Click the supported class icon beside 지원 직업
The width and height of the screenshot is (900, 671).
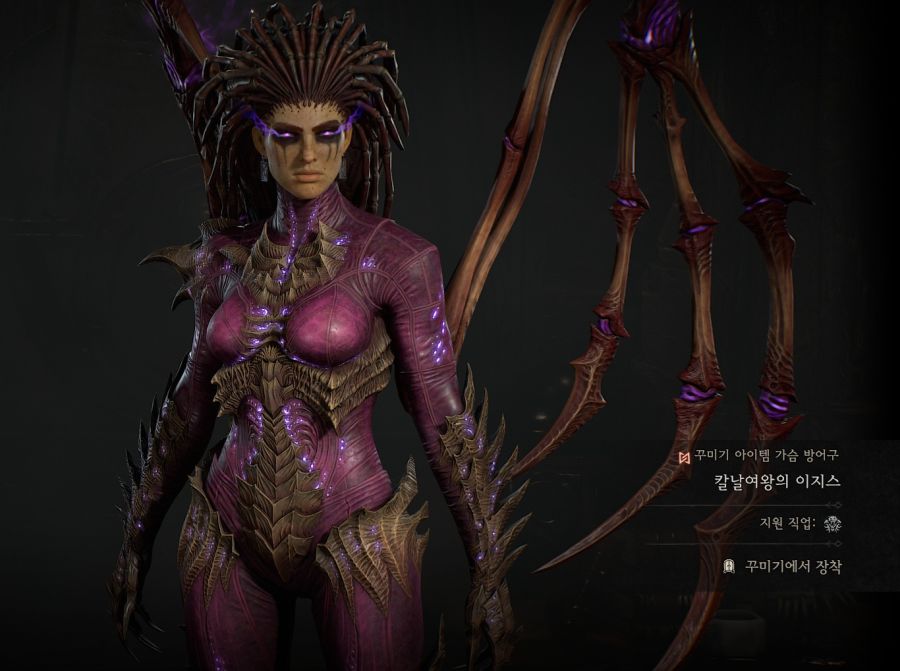pos(832,523)
